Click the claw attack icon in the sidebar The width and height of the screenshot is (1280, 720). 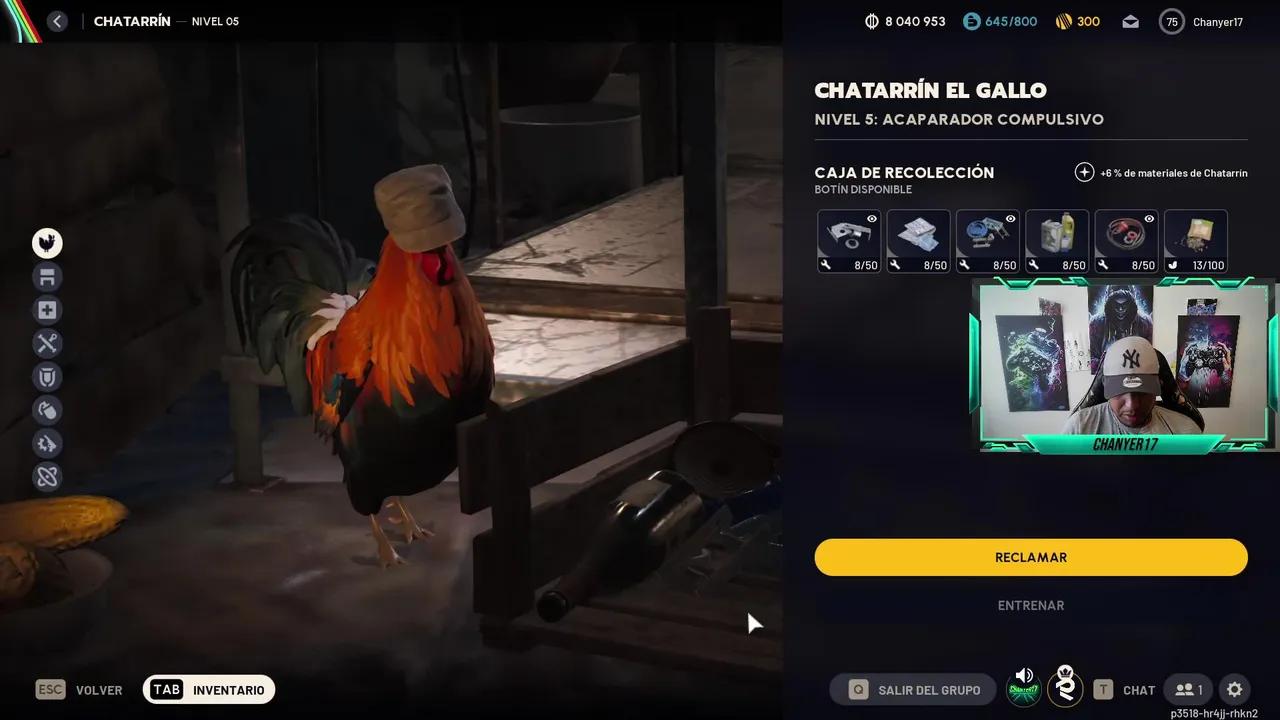47,410
